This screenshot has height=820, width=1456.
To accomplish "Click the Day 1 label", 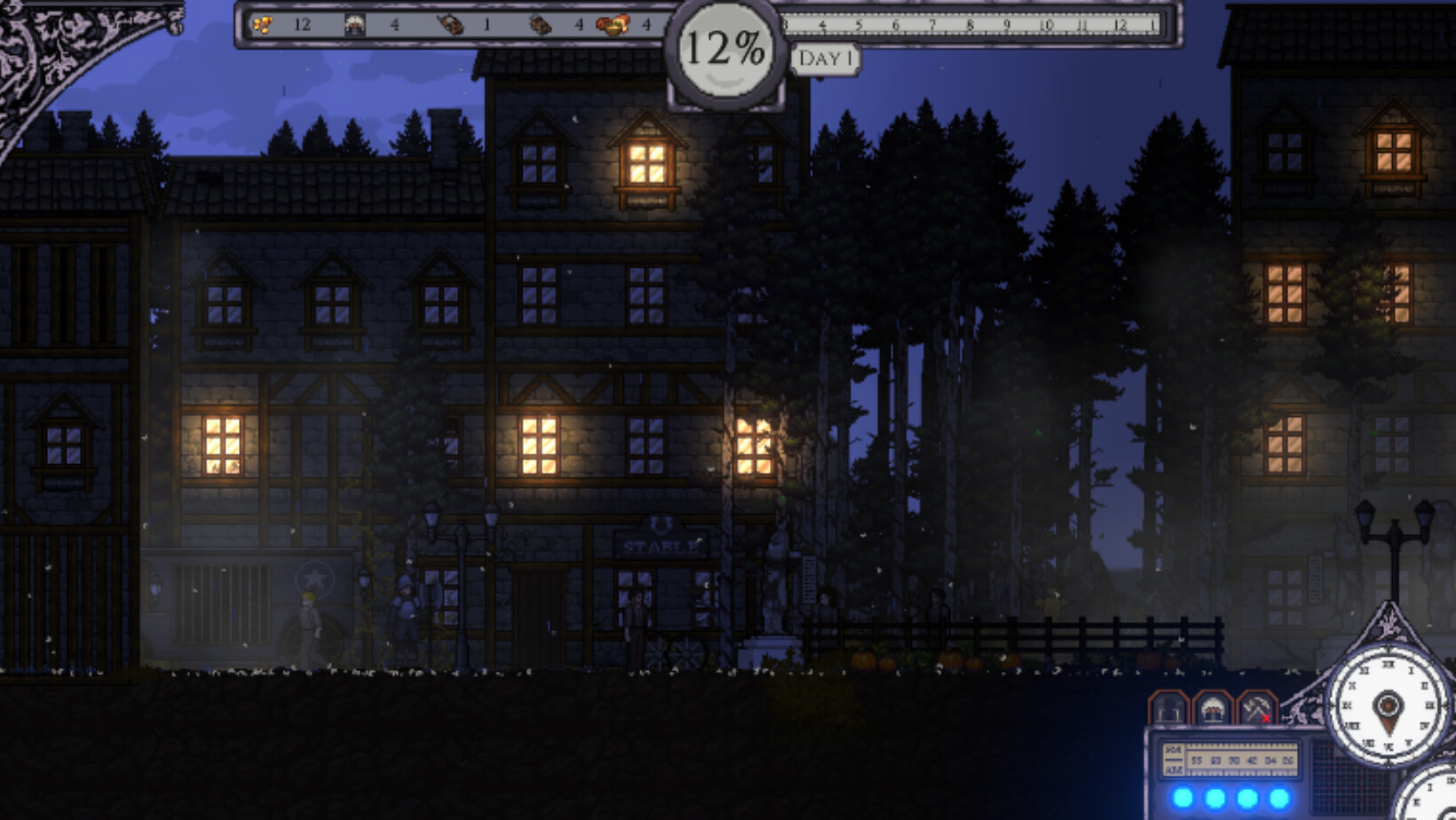I will click(x=827, y=59).
